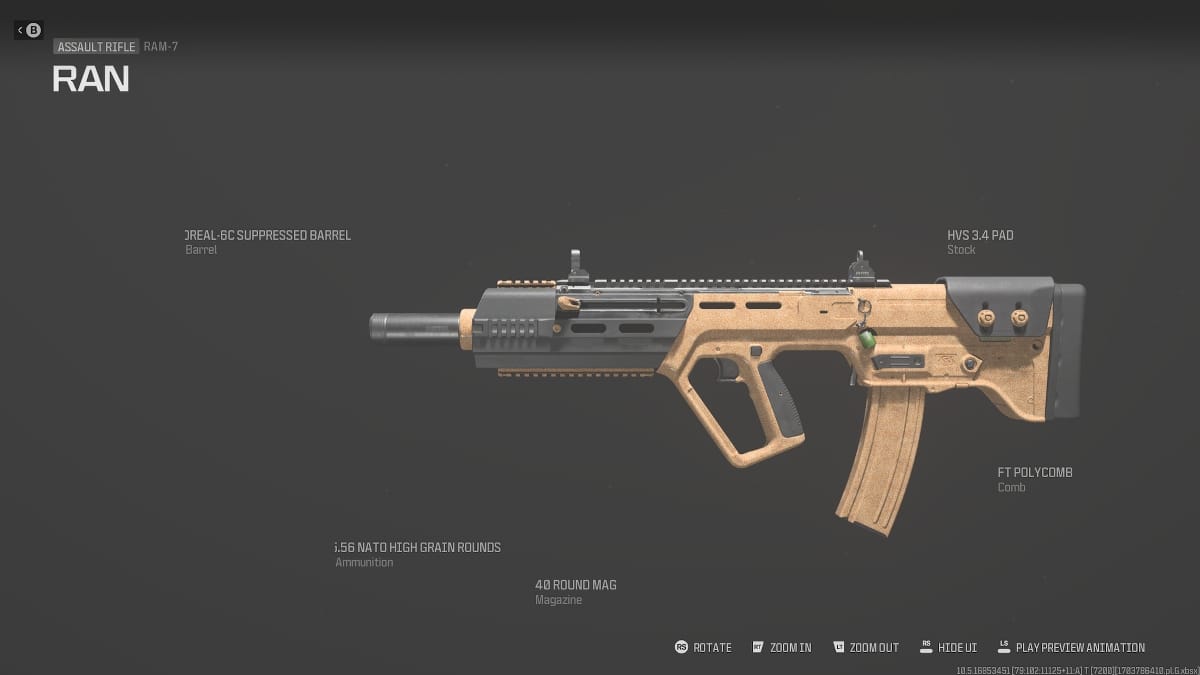
Task: Select the Oreal-6C Suppressed Barrel attachment
Action: click(x=268, y=236)
